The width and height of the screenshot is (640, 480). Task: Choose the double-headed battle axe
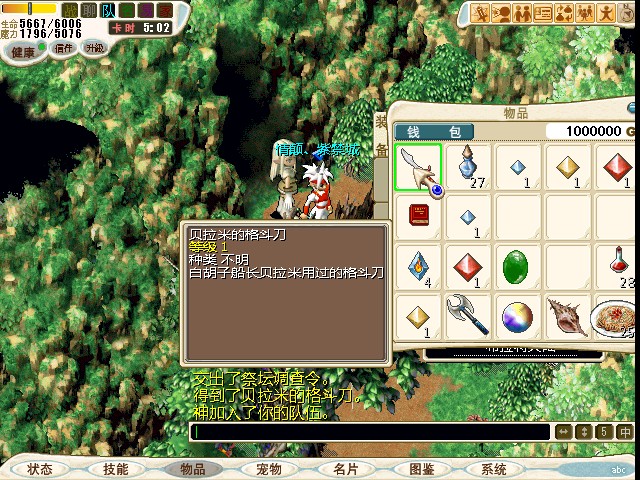pyautogui.click(x=468, y=316)
